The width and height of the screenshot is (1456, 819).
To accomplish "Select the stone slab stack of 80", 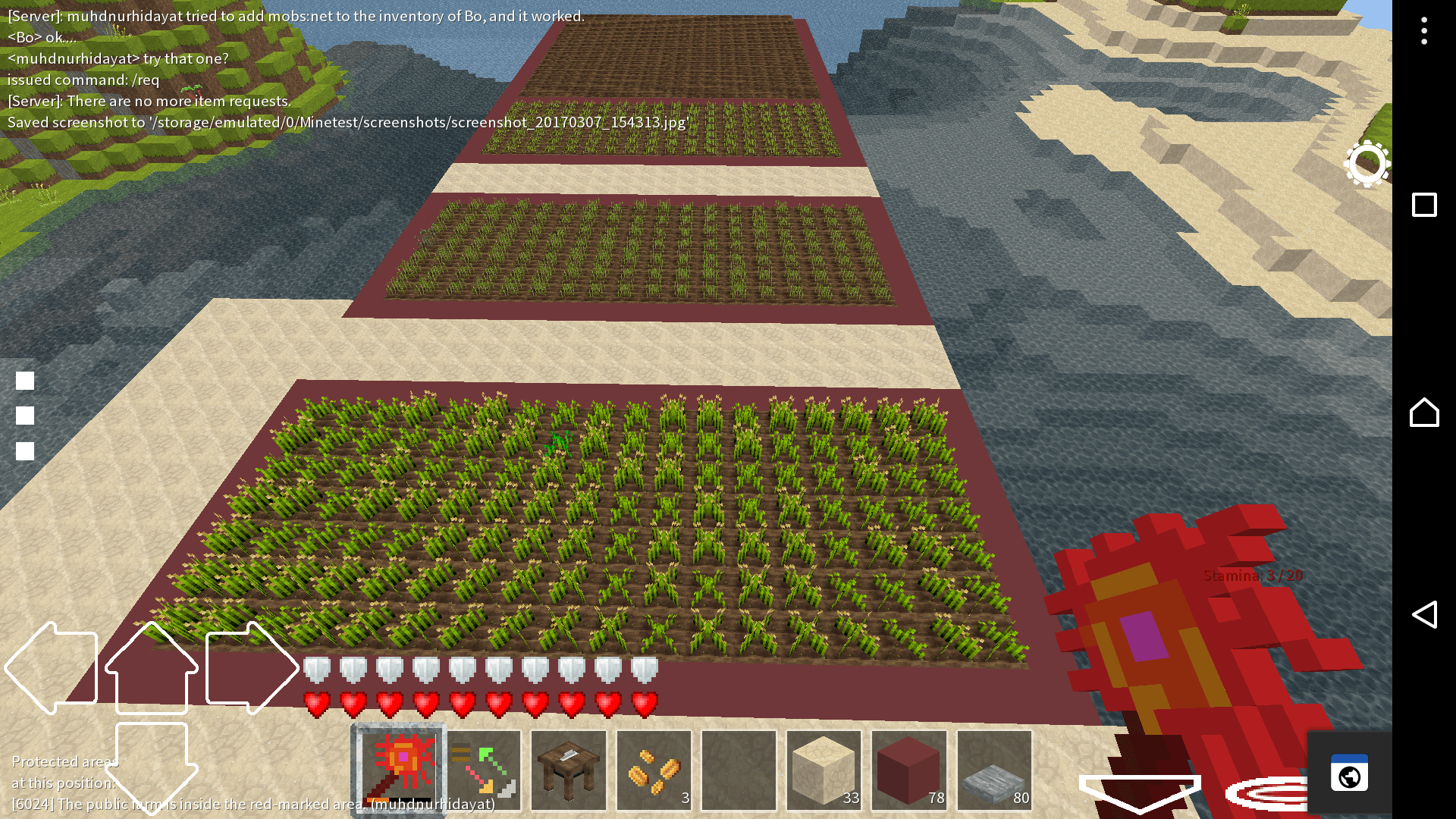I will click(994, 770).
